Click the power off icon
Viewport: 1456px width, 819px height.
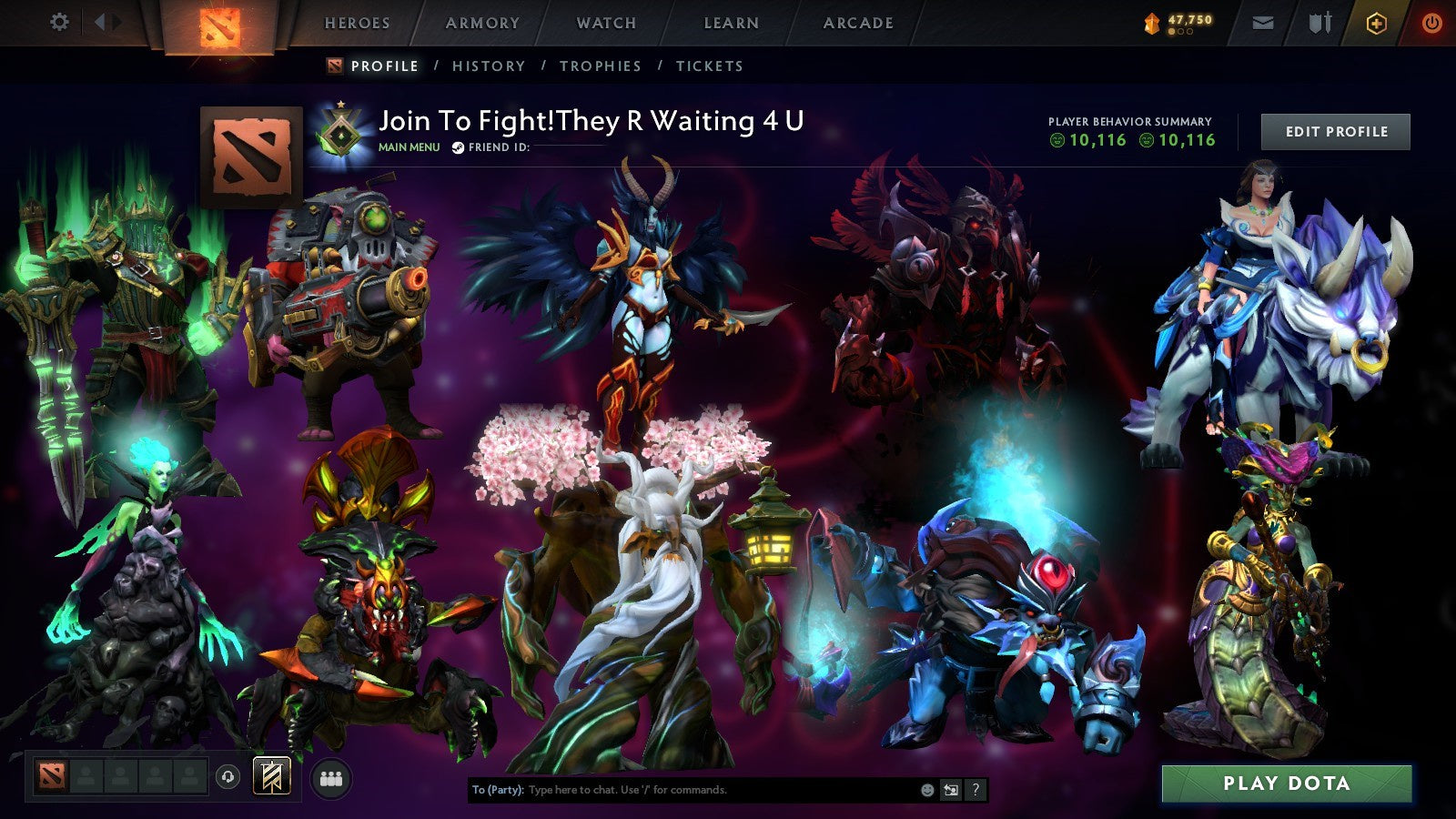tap(1431, 21)
